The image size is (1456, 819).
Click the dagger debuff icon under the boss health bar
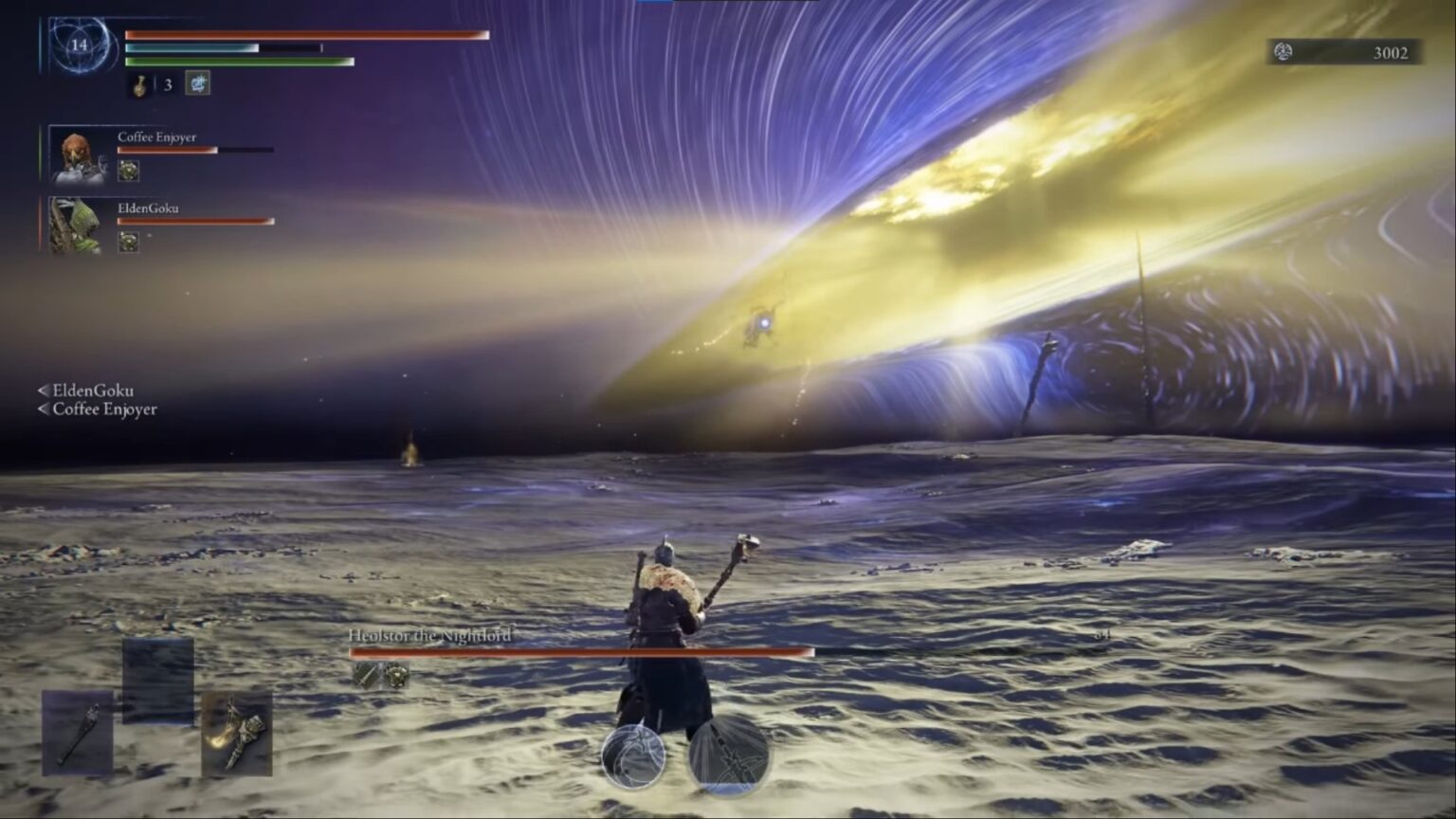(367, 674)
